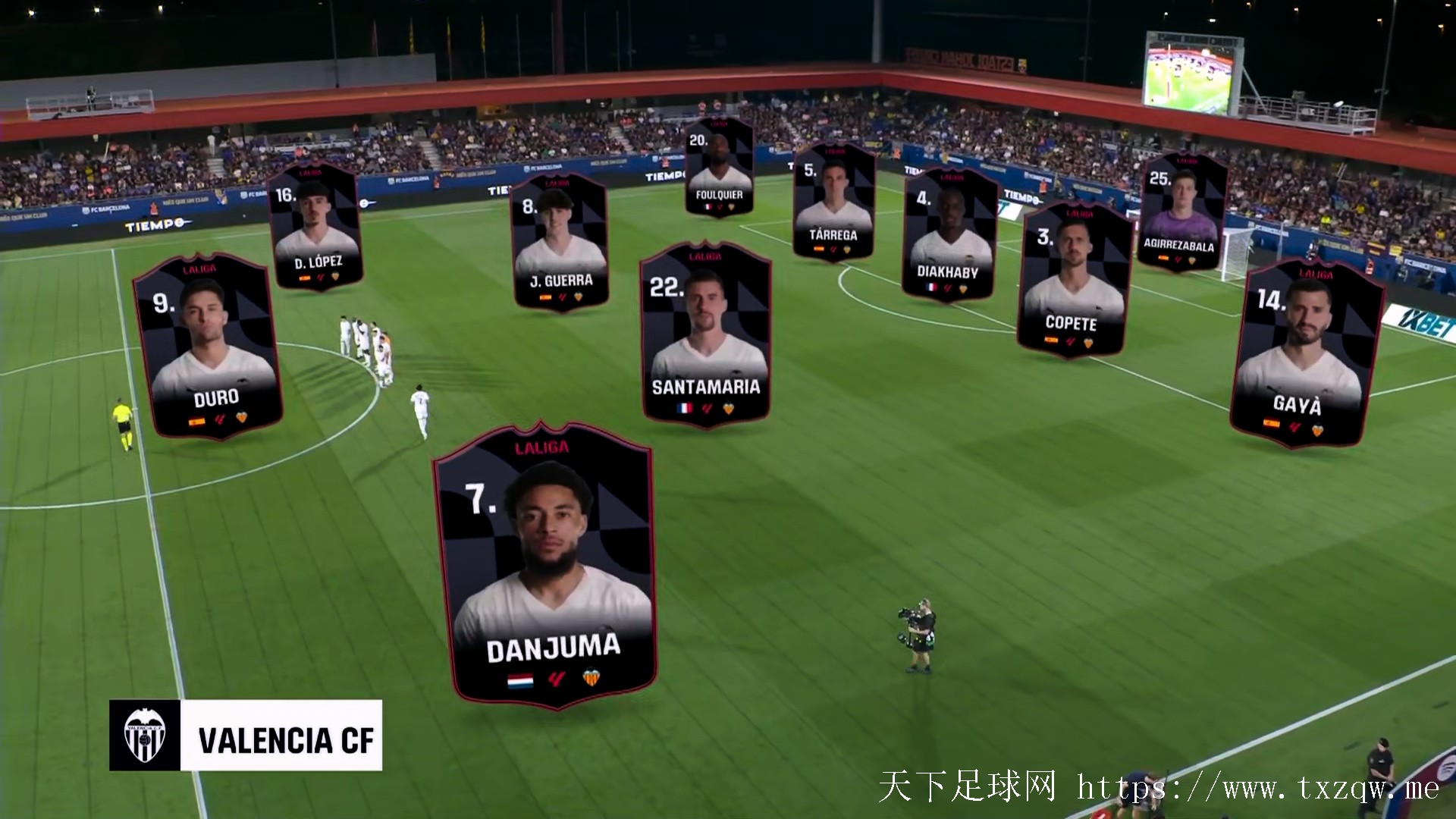Select the Danjuma number 7 card
Viewport: 1456px width, 819px height.
click(544, 565)
